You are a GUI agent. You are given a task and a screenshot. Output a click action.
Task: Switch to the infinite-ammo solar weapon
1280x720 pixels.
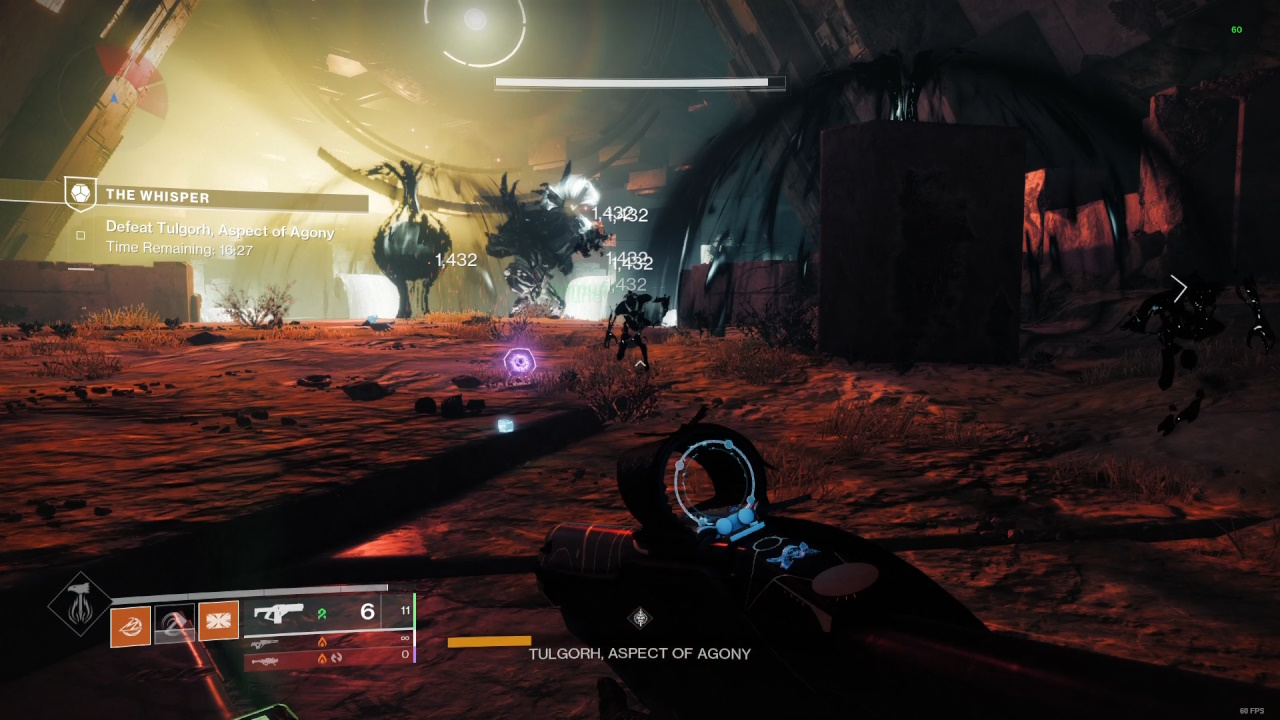click(328, 641)
